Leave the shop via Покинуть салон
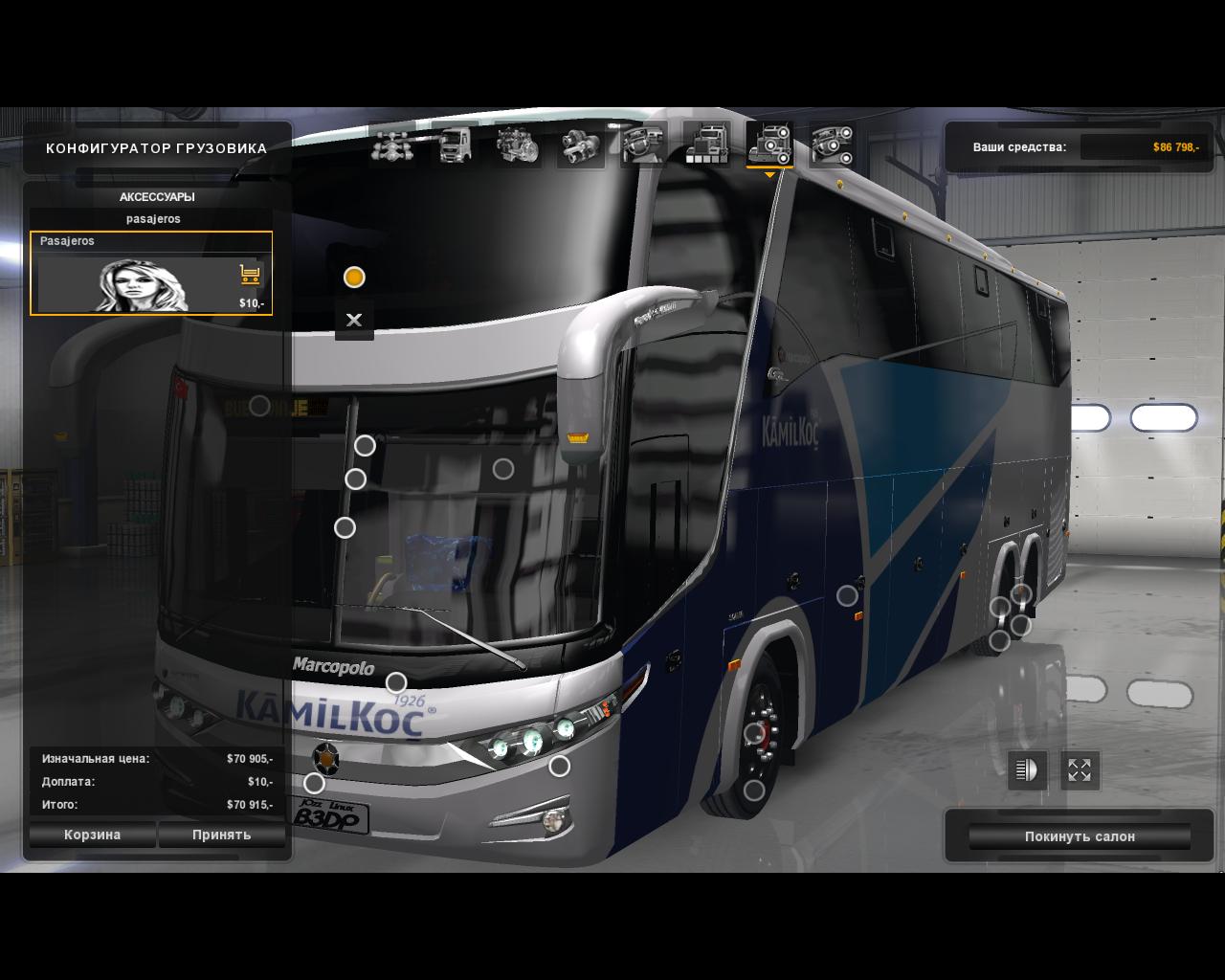1225x980 pixels. click(1080, 836)
